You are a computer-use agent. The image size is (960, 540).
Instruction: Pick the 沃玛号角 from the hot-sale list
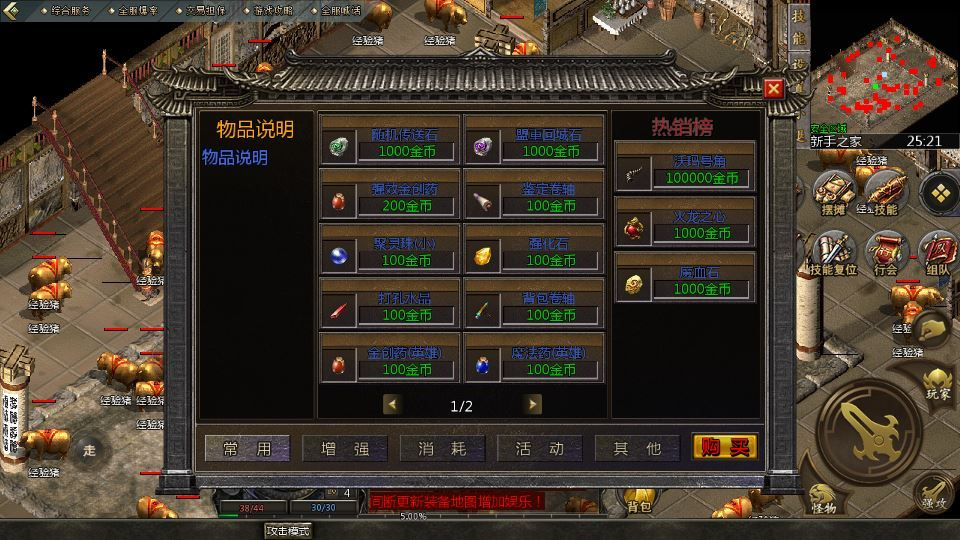tap(684, 170)
